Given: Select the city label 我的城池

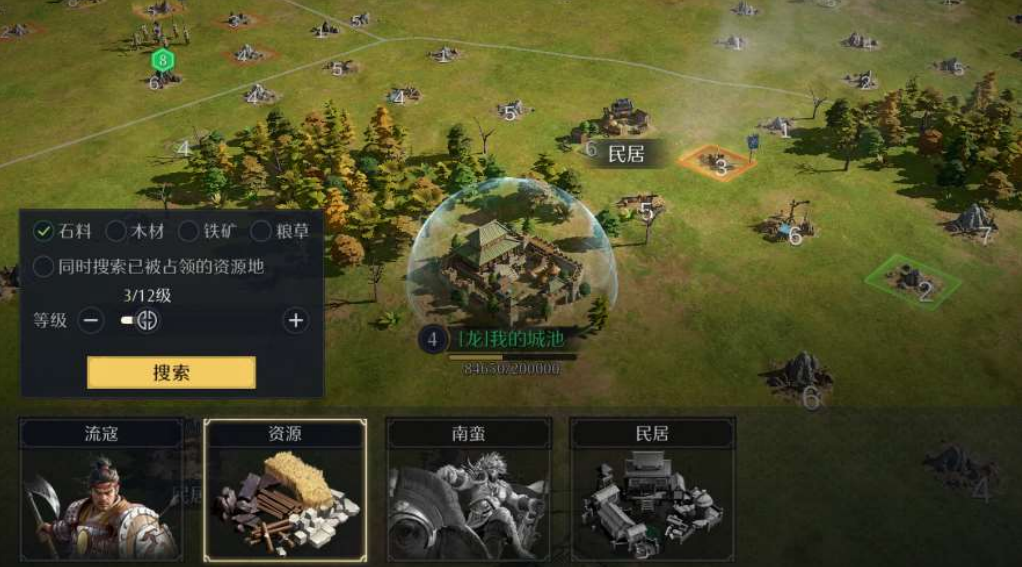Looking at the screenshot, I should (x=508, y=340).
